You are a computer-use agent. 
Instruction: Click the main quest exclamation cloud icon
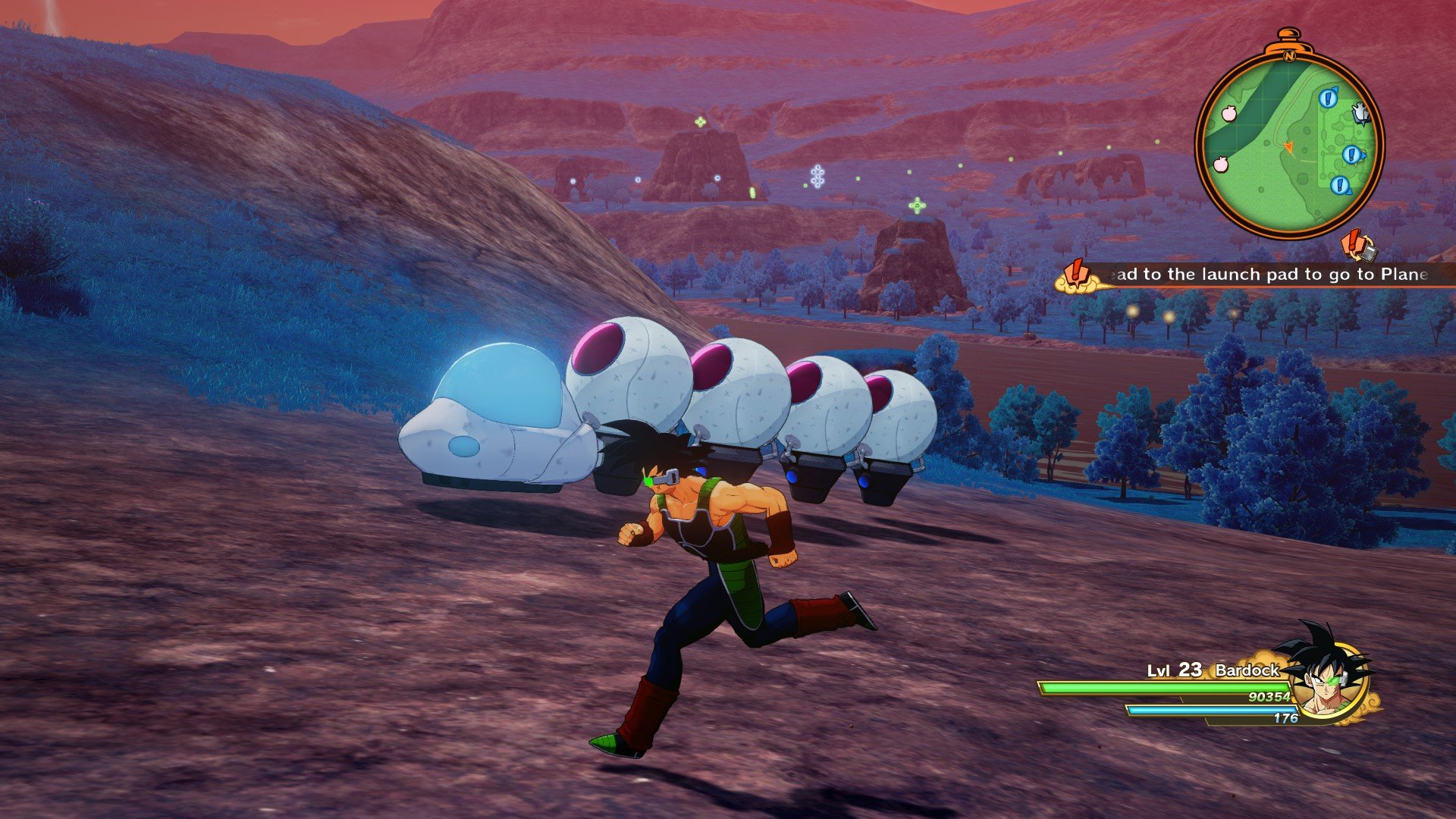(x=1077, y=277)
